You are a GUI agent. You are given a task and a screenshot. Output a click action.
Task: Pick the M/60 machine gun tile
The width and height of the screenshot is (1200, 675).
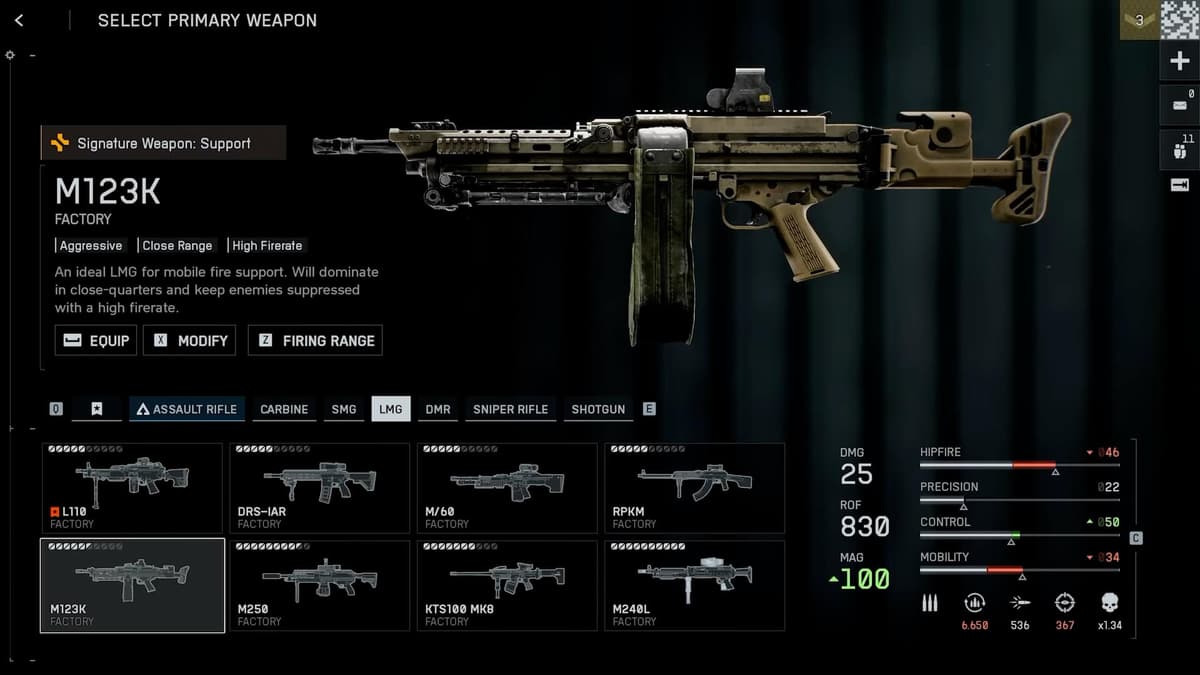507,488
